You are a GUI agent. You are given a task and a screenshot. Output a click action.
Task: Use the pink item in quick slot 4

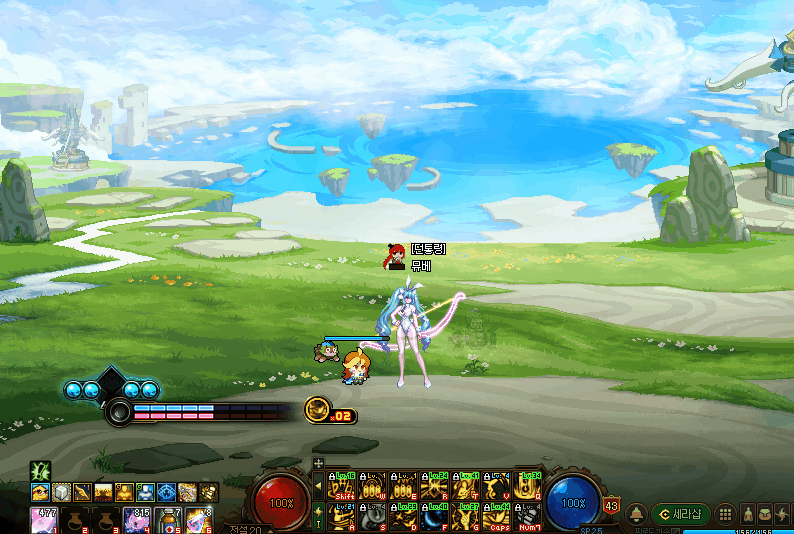(x=137, y=517)
